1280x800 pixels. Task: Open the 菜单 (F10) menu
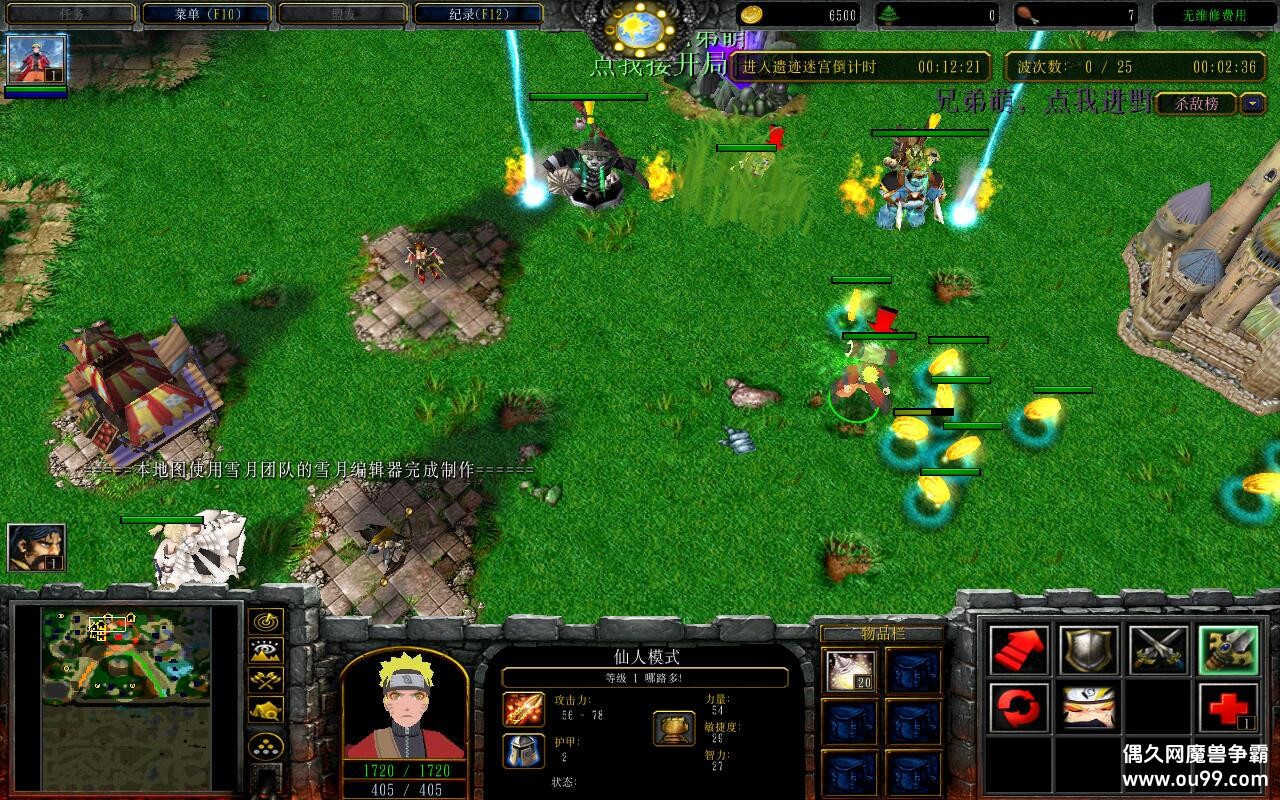click(207, 14)
